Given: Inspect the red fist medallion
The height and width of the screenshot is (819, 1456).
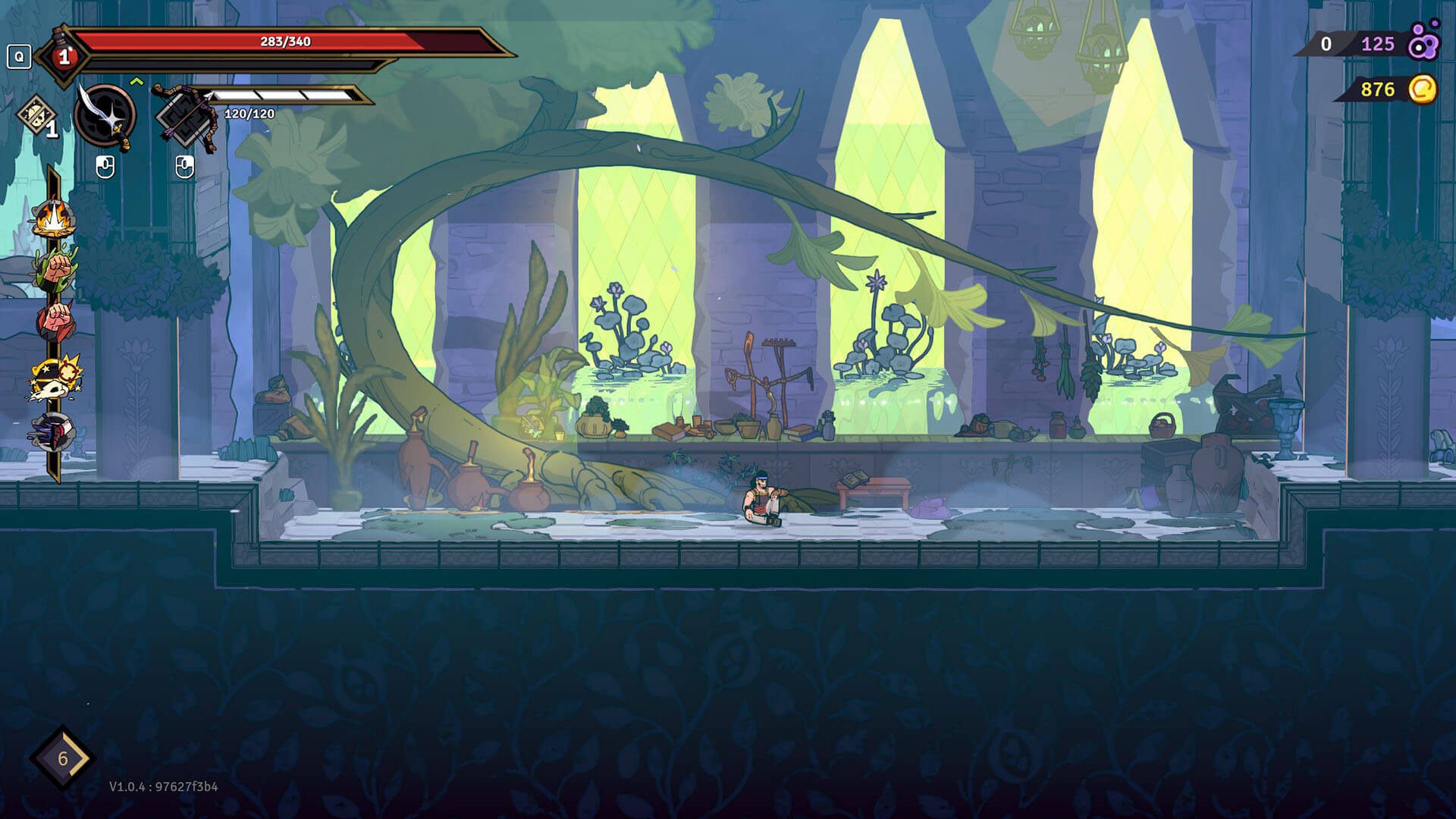Looking at the screenshot, I should click(55, 320).
